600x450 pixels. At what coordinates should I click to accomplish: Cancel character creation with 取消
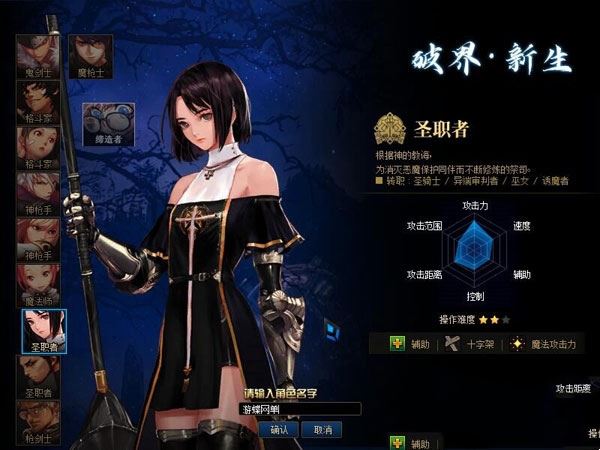click(x=321, y=428)
